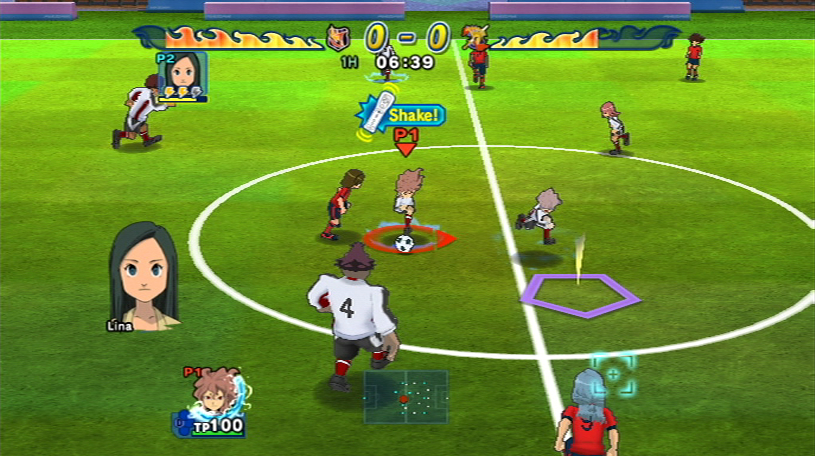Screen dimensions: 815x456
Task: Select the P2 player portrait
Action: [x=182, y=73]
